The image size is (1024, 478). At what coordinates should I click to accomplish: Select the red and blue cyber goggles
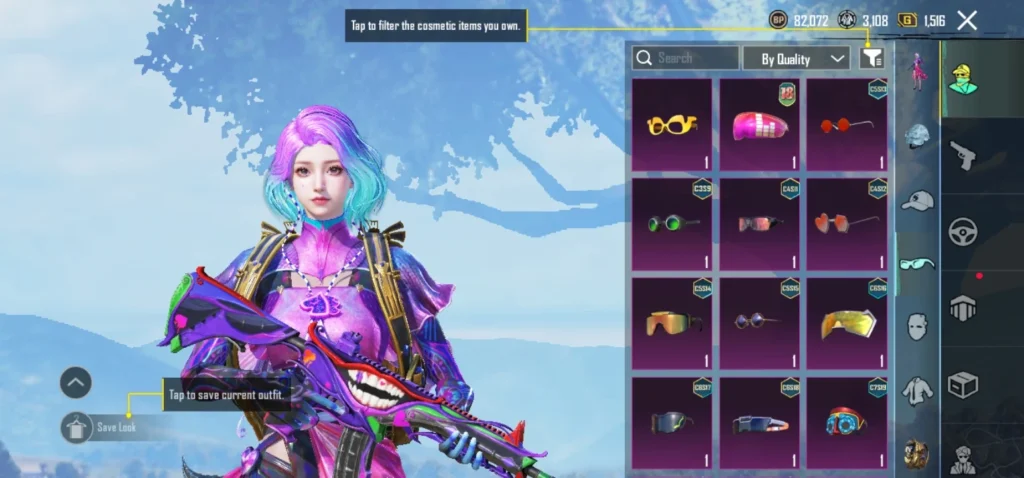pyautogui.click(x=848, y=422)
